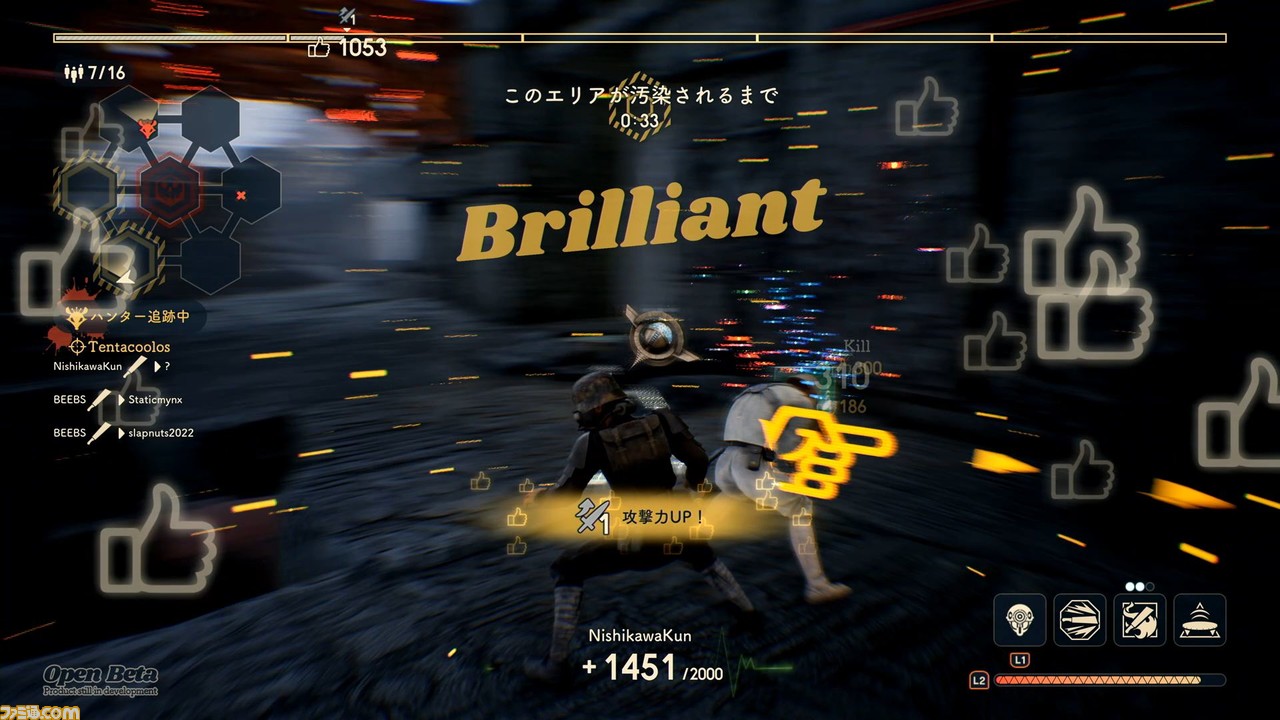
Task: Click the hunter marker on the hex map
Action: click(x=149, y=128)
